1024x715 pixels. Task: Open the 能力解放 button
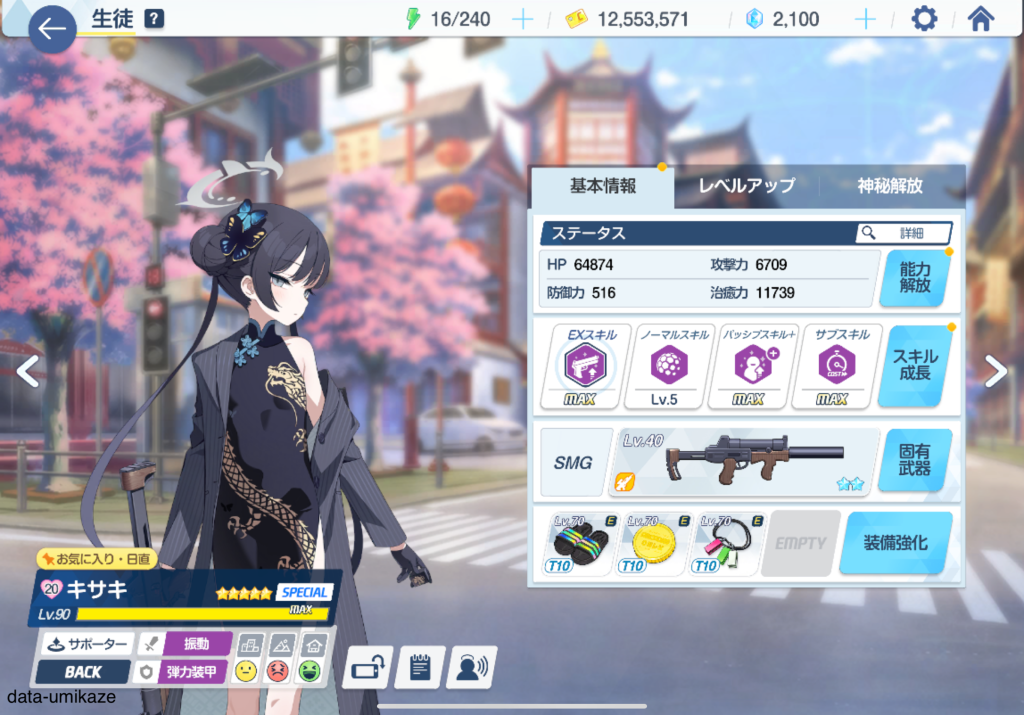tap(914, 277)
